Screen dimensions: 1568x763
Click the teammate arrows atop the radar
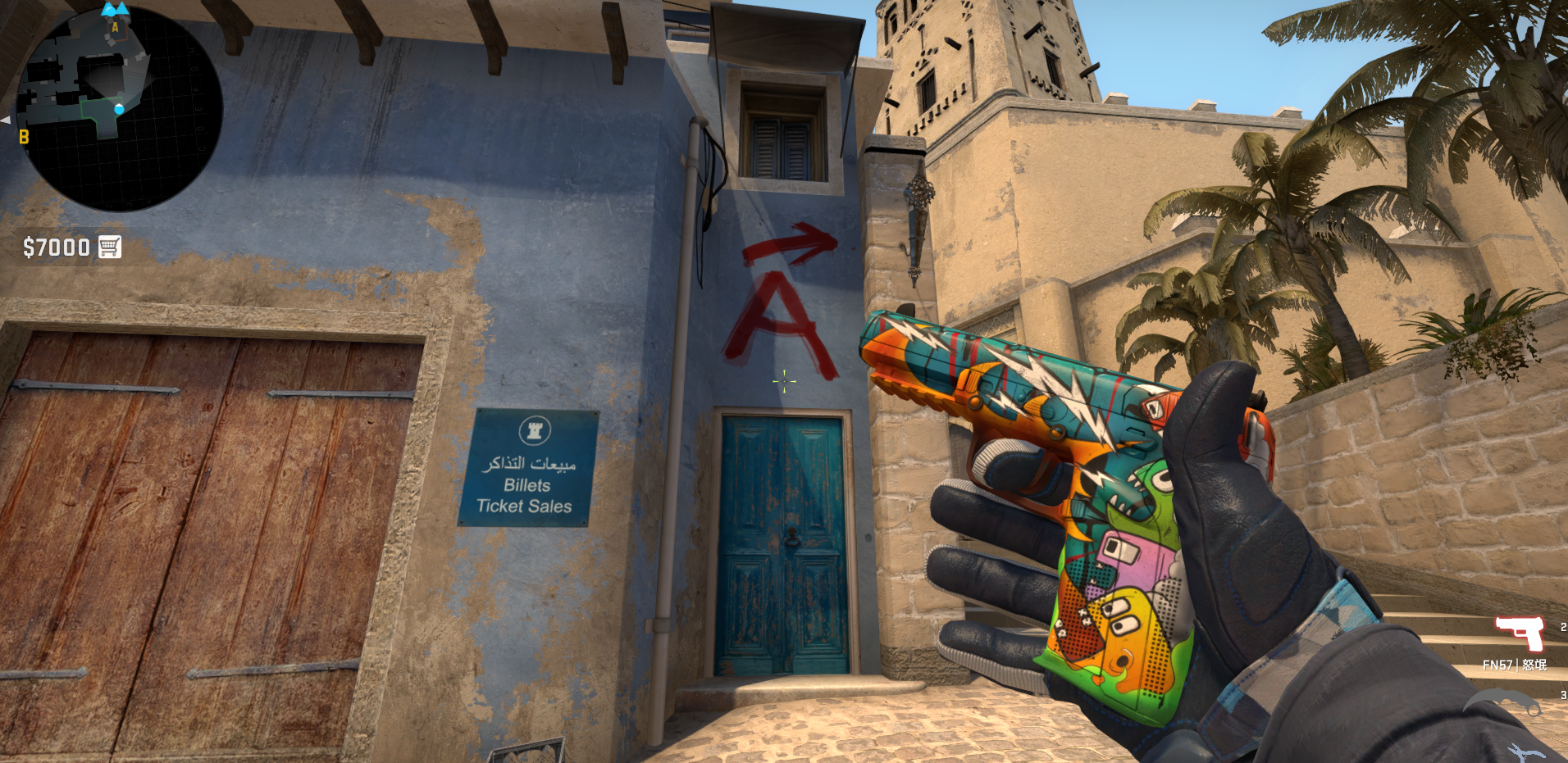[x=113, y=10]
